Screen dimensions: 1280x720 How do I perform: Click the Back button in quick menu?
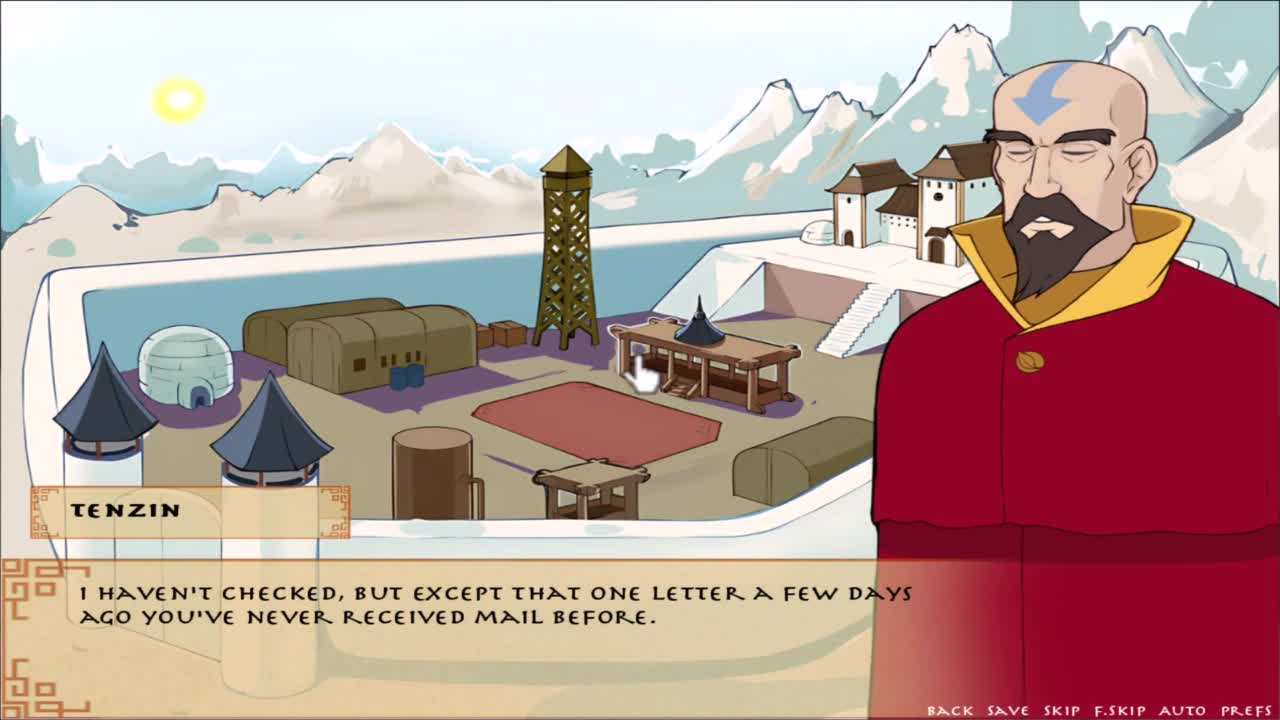pyautogui.click(x=949, y=710)
